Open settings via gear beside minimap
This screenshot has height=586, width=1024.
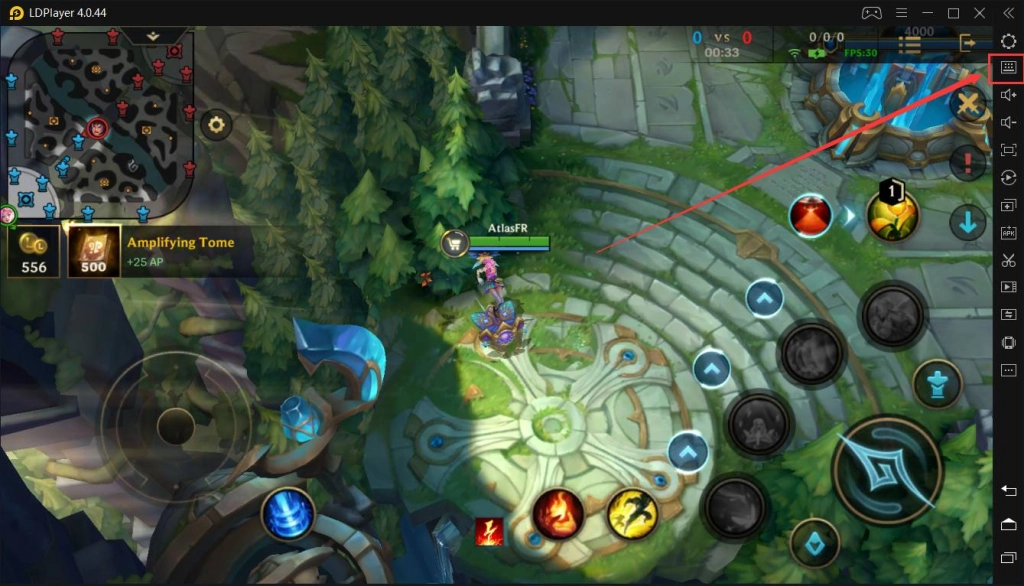[216, 125]
